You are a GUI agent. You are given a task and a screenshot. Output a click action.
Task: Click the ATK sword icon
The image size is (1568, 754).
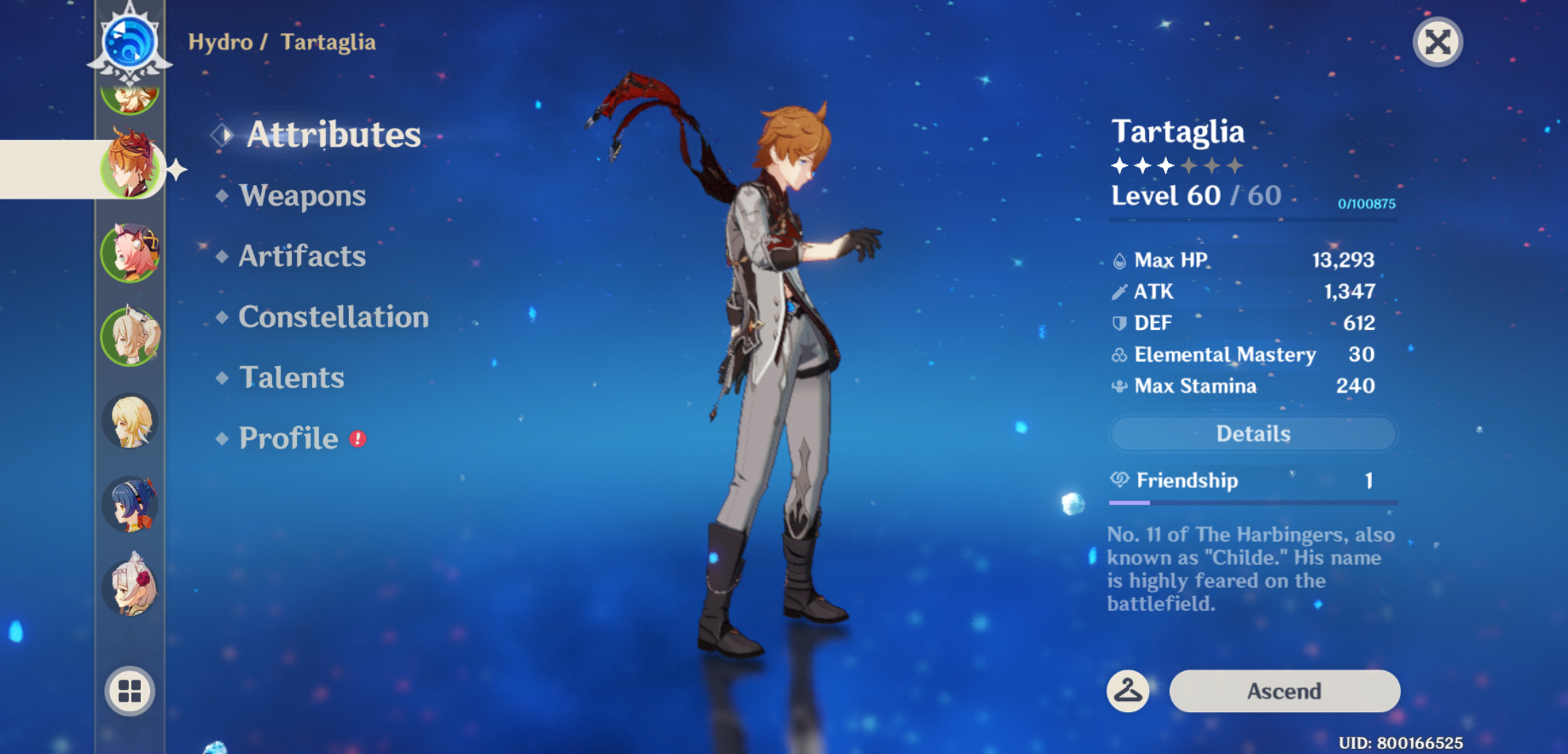click(x=1120, y=291)
